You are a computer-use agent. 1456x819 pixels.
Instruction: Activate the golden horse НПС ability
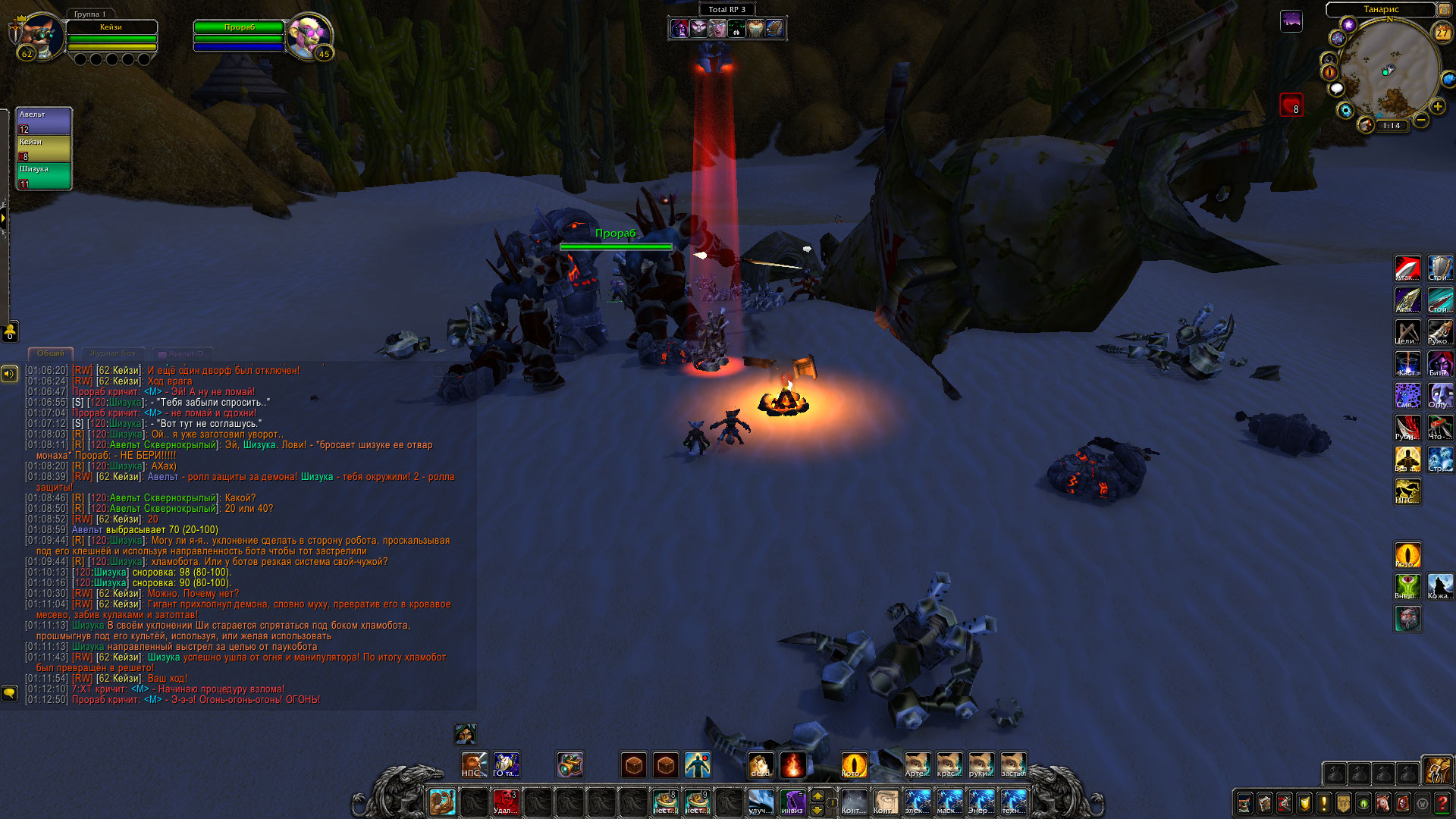[x=1407, y=491]
